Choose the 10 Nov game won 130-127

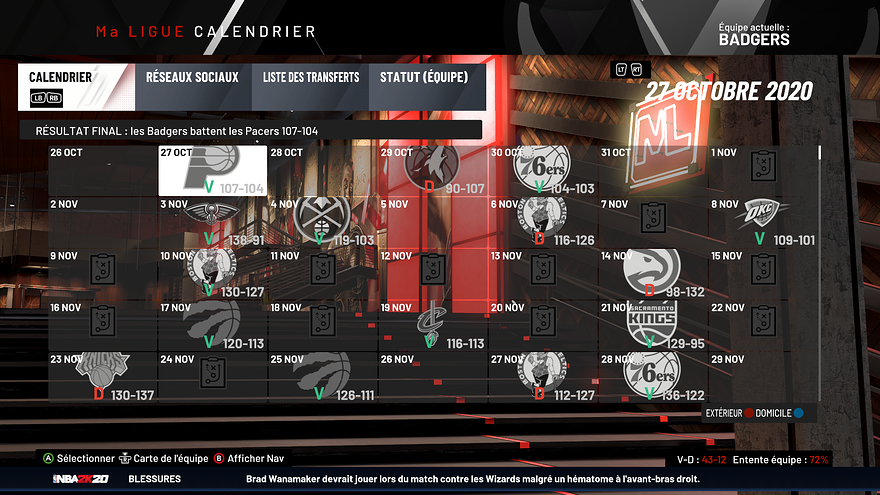[212, 274]
